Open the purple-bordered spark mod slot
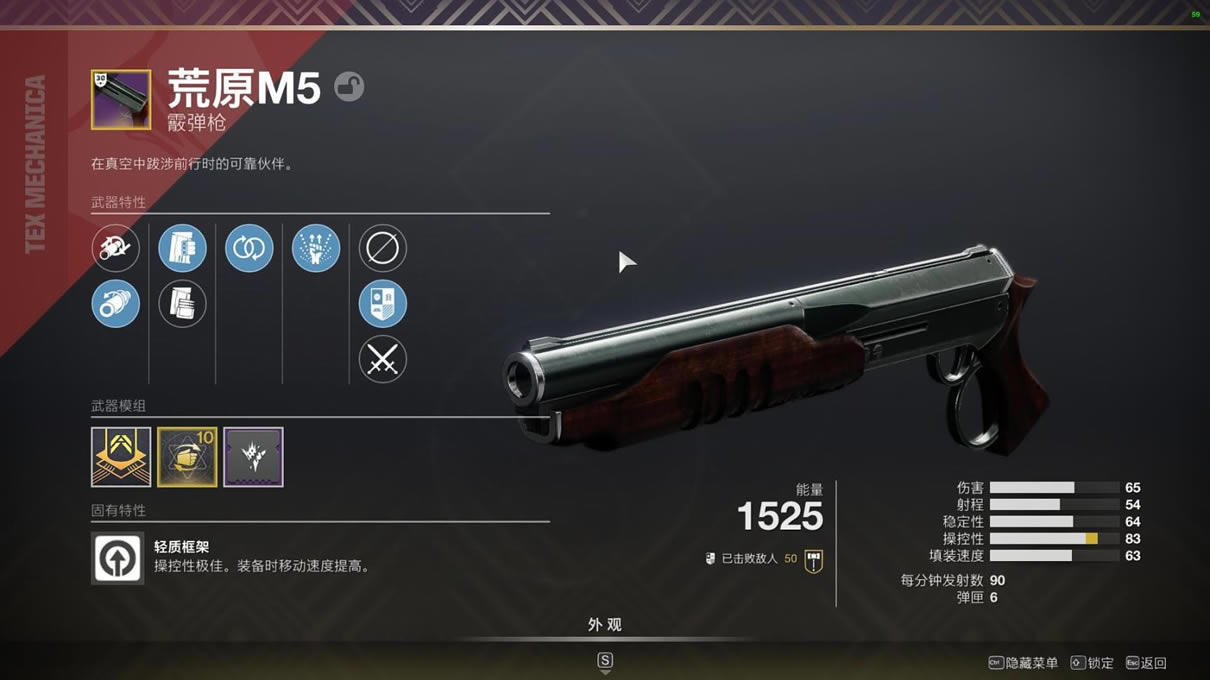Viewport: 1210px width, 680px height. [253, 457]
